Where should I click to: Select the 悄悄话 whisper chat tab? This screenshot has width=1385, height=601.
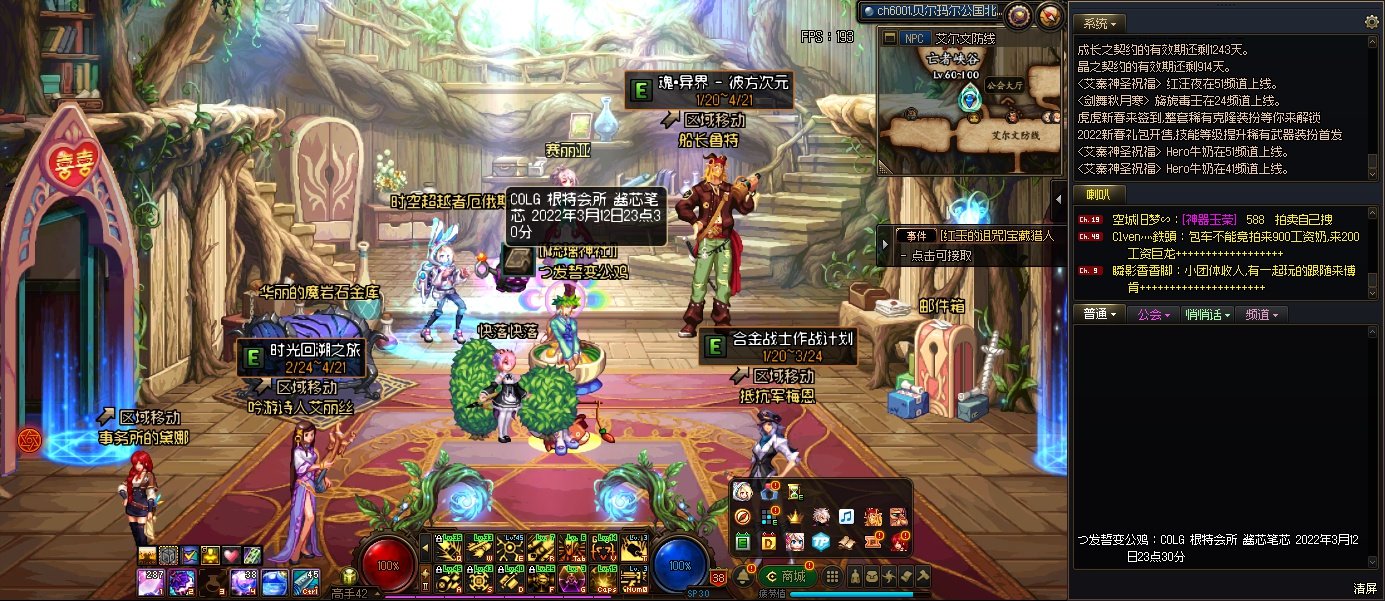(x=1205, y=314)
